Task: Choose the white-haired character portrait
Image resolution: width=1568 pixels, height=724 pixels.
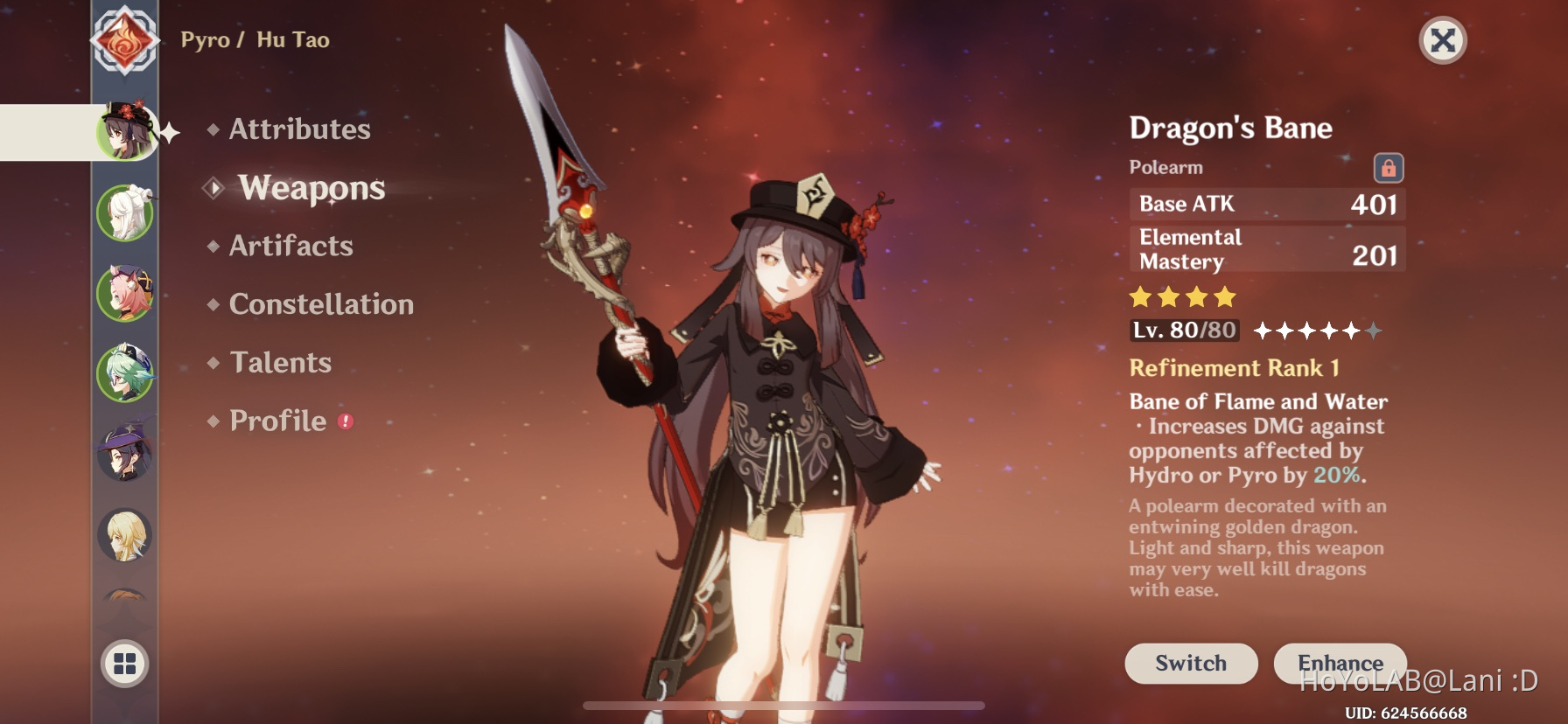Action: pyautogui.click(x=125, y=212)
